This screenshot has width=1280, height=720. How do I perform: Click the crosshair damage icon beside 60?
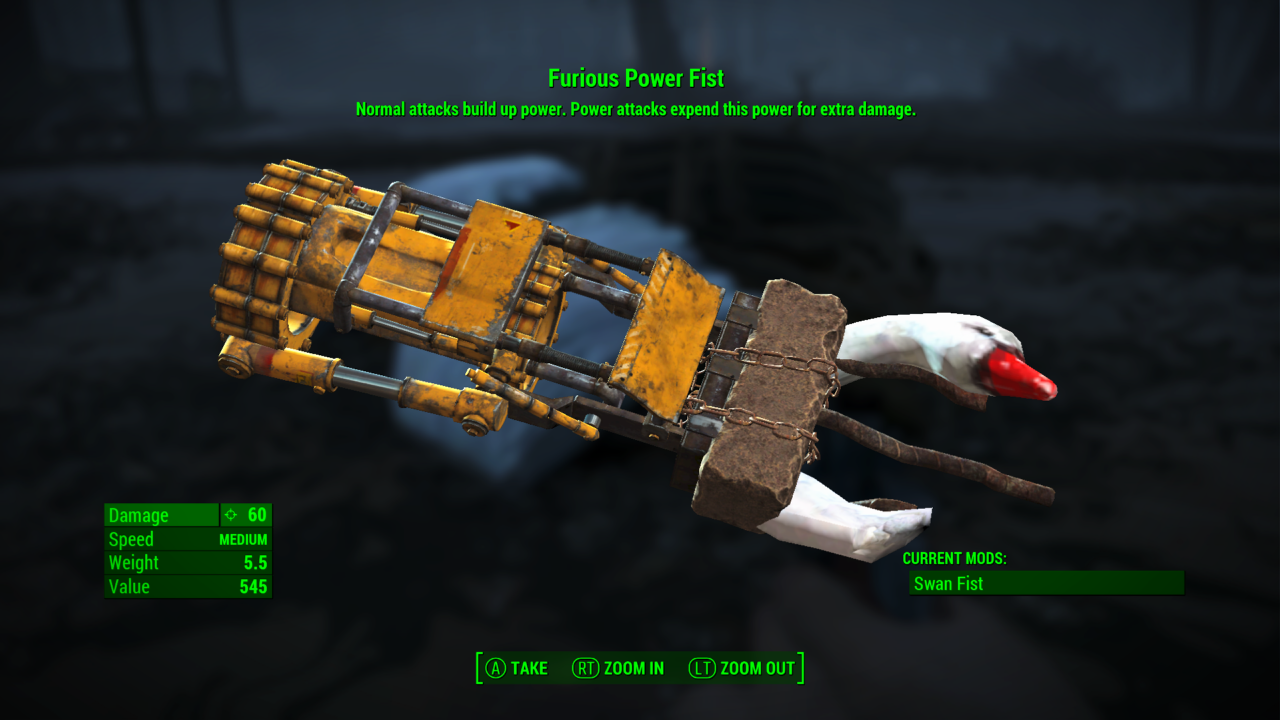point(229,515)
